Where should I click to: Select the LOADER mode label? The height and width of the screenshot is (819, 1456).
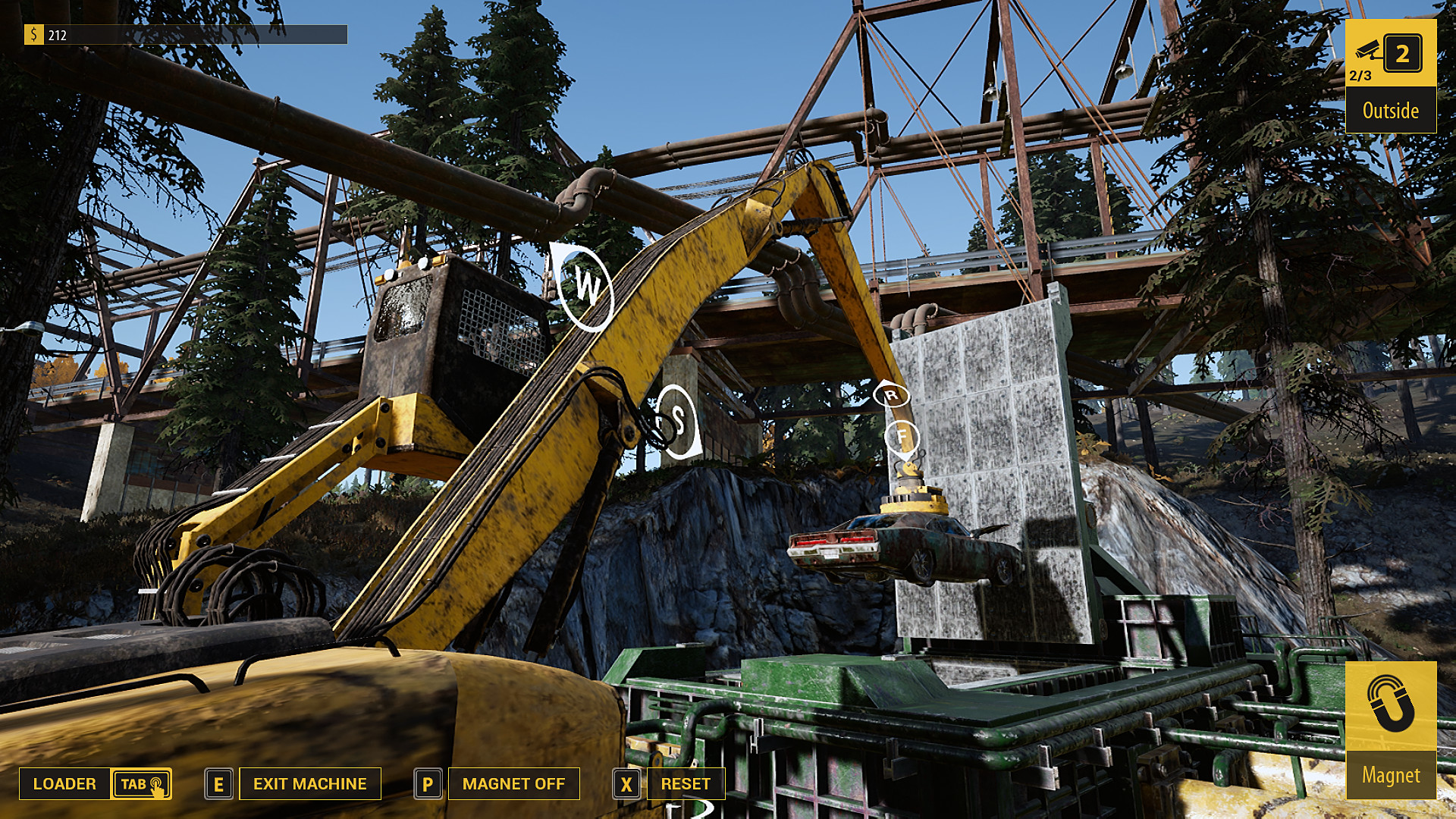click(x=64, y=783)
